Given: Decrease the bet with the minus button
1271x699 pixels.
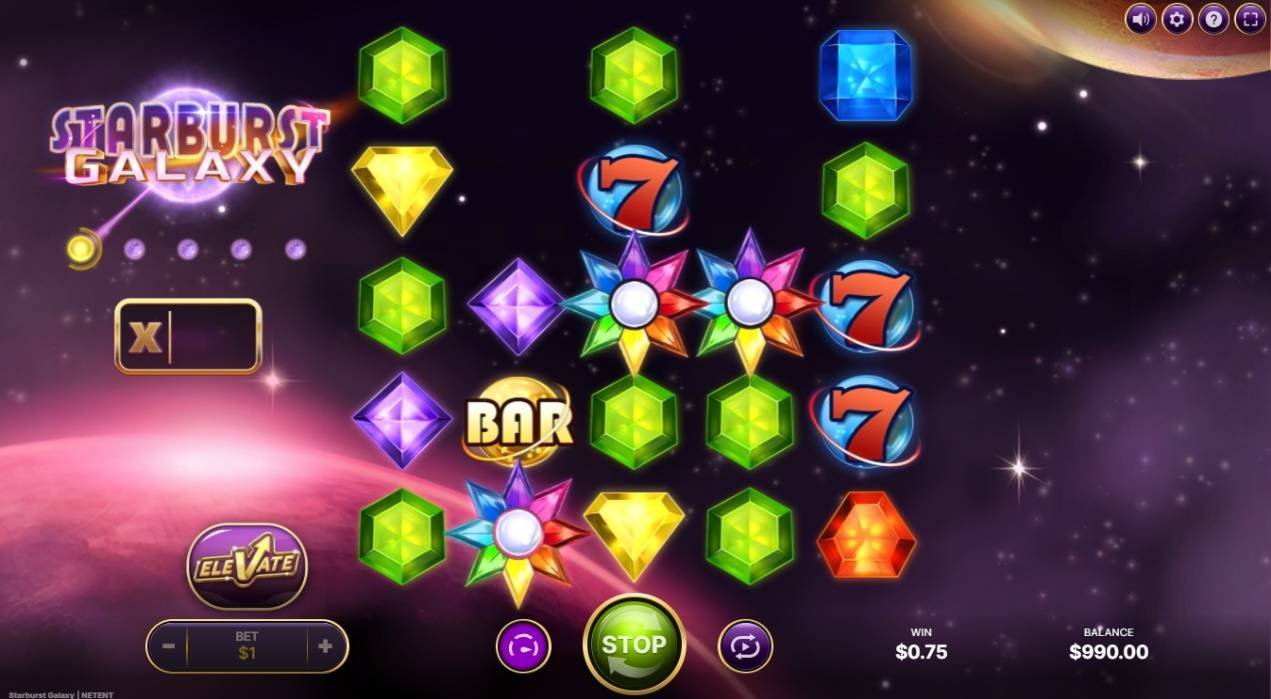Looking at the screenshot, I should 169,646.
